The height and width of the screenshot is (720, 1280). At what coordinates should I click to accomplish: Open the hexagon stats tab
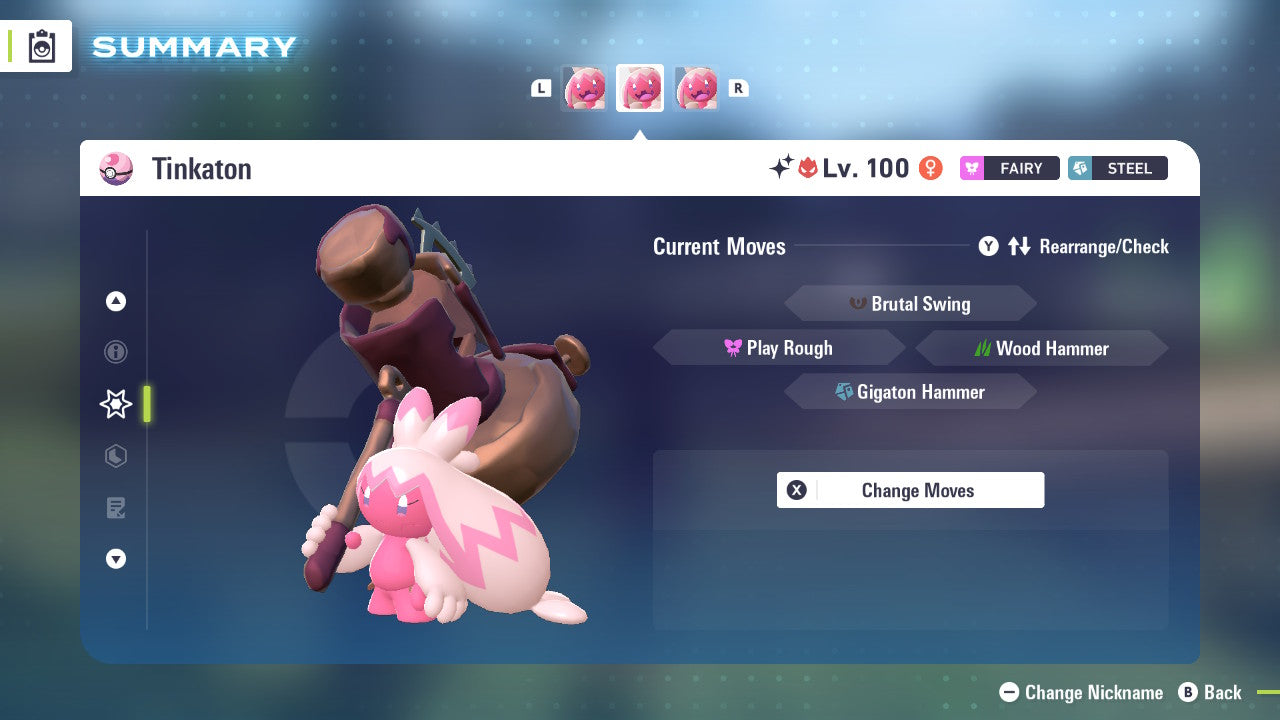(x=116, y=456)
